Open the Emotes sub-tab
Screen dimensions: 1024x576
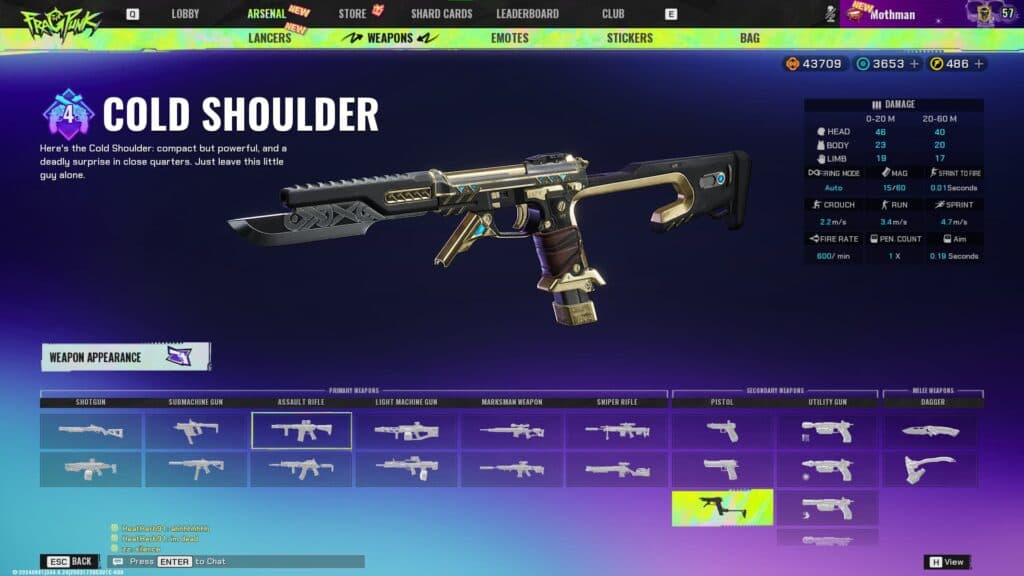click(510, 38)
